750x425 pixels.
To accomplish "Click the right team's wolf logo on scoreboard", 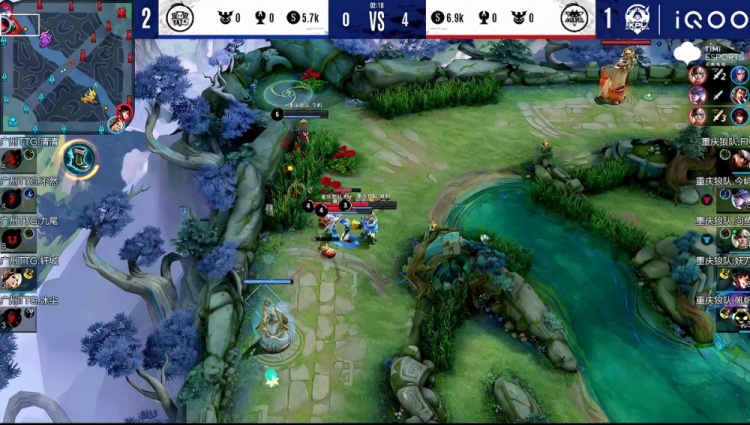I will [x=574, y=17].
